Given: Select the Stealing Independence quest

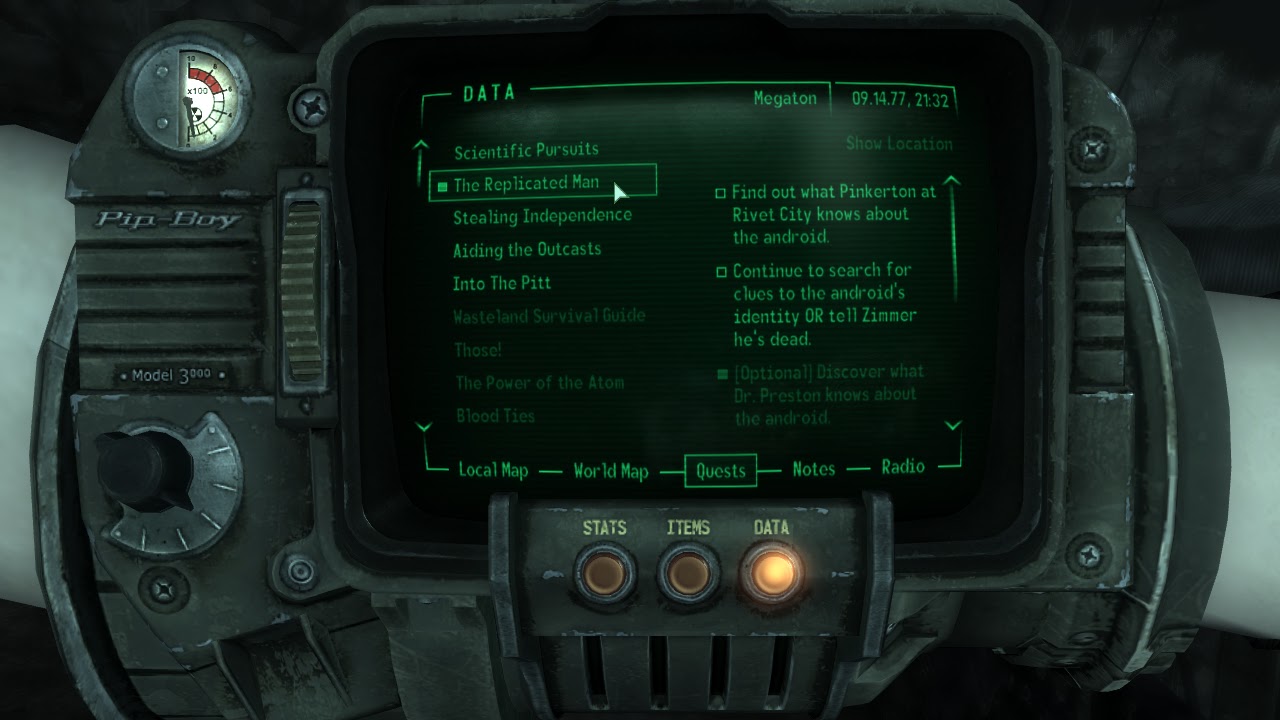Looking at the screenshot, I should coord(542,216).
